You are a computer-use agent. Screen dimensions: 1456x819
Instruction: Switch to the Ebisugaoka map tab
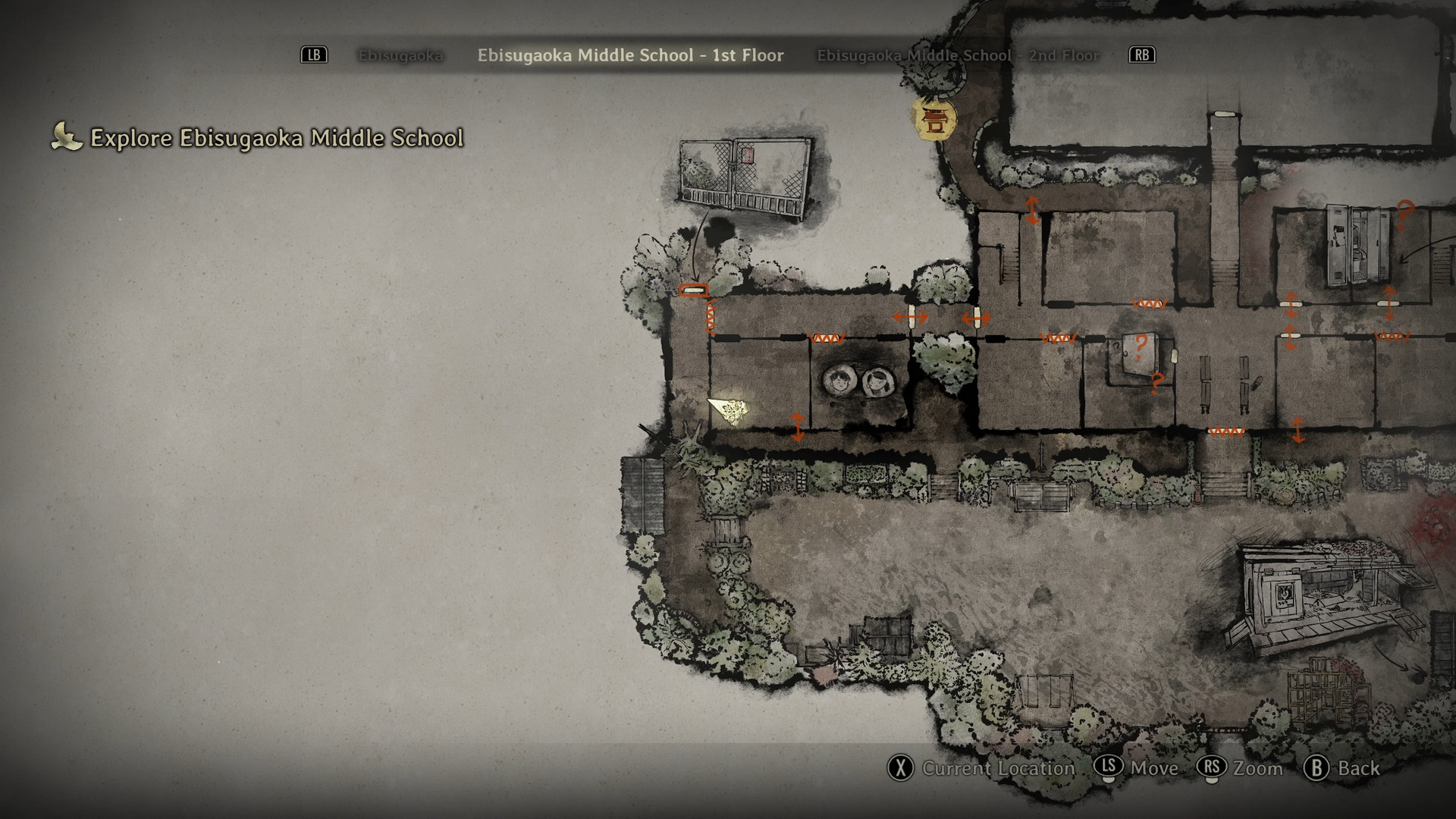(400, 55)
